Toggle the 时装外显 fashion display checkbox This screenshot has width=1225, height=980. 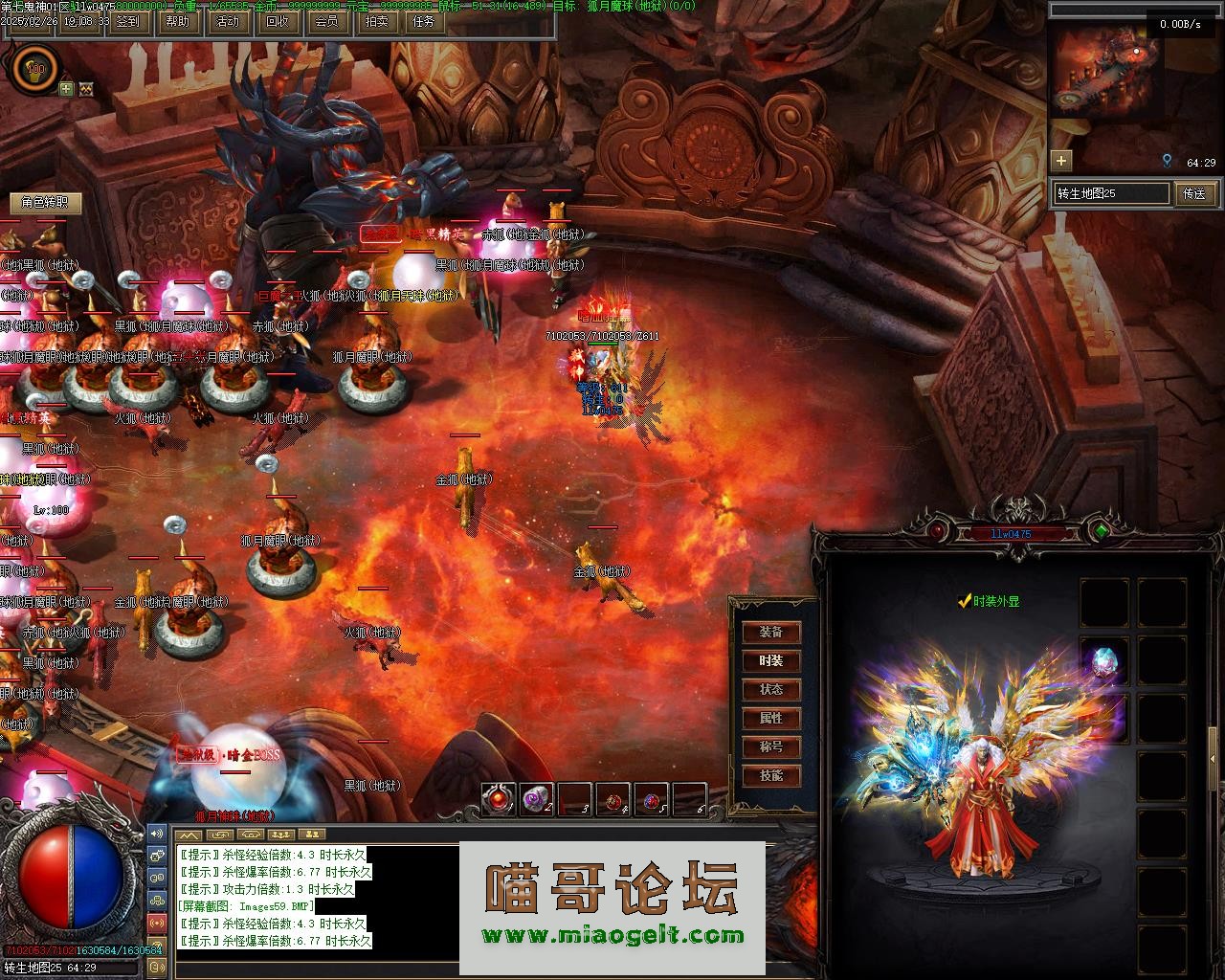click(966, 602)
